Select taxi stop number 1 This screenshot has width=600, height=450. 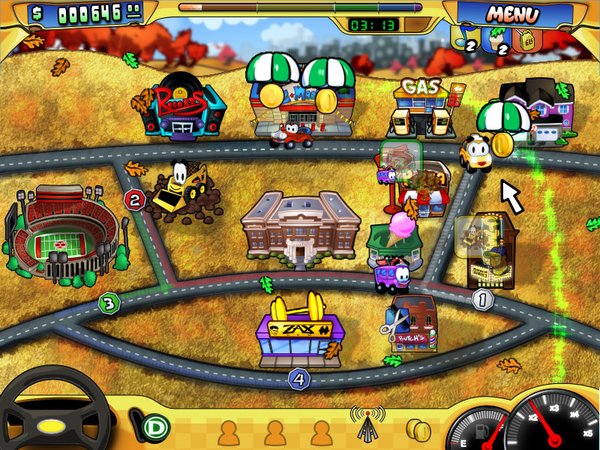click(484, 297)
